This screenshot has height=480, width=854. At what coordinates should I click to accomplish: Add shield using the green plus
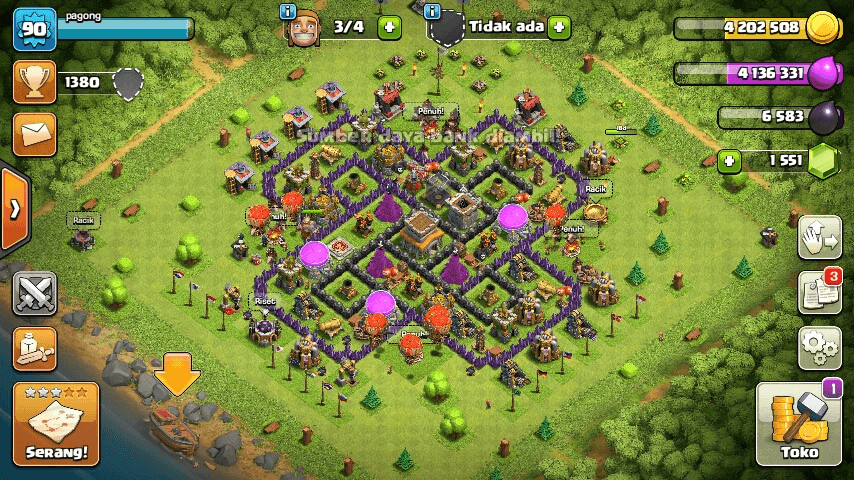(x=558, y=27)
